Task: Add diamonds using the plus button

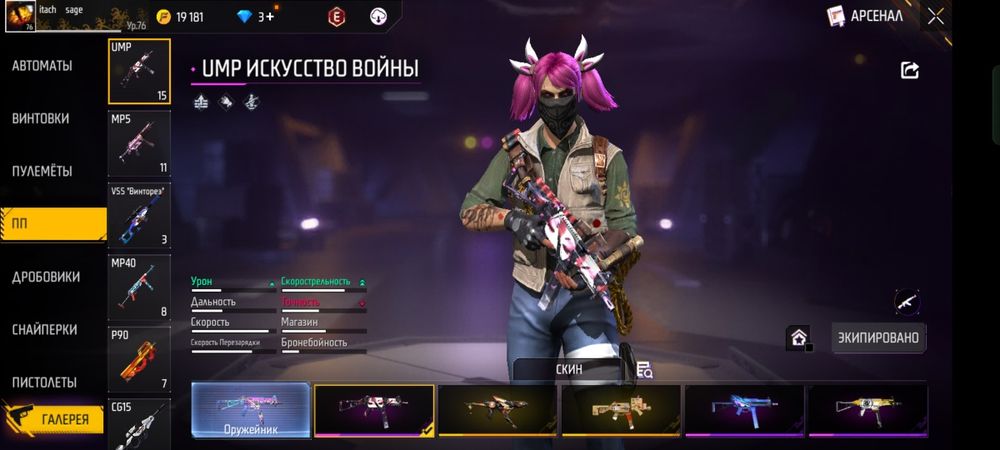Action: pyautogui.click(x=269, y=17)
